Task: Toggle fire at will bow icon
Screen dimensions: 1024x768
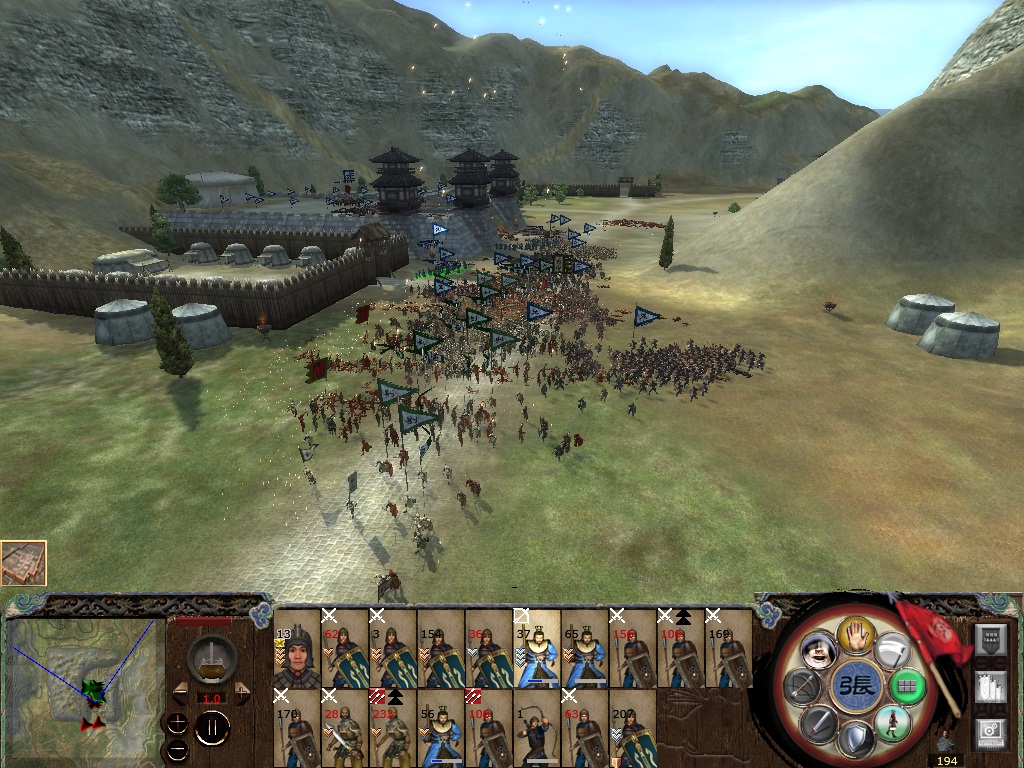Action: [804, 686]
